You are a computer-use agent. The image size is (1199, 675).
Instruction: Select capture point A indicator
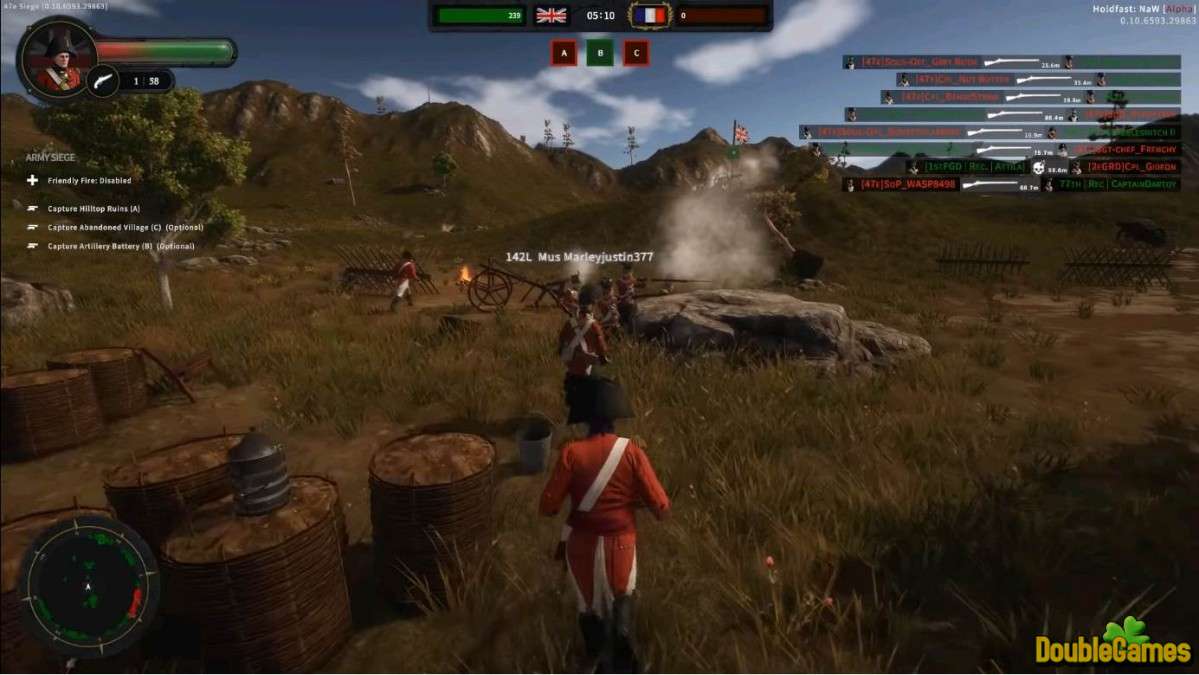click(564, 53)
